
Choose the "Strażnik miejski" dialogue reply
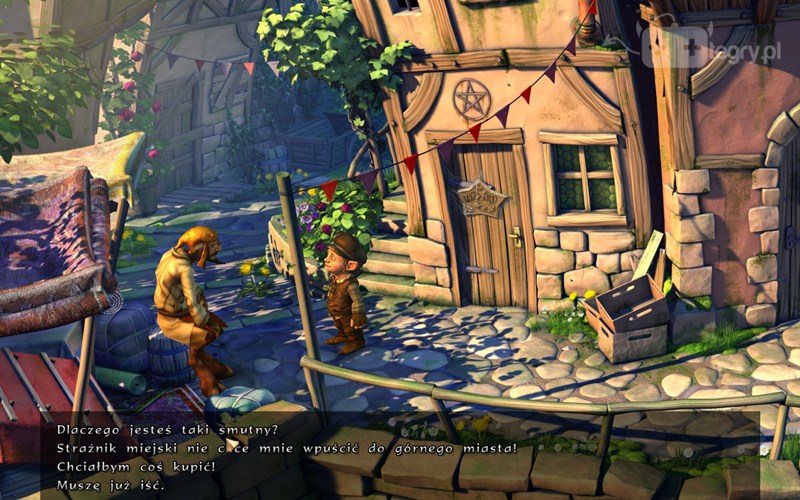pyautogui.click(x=279, y=448)
